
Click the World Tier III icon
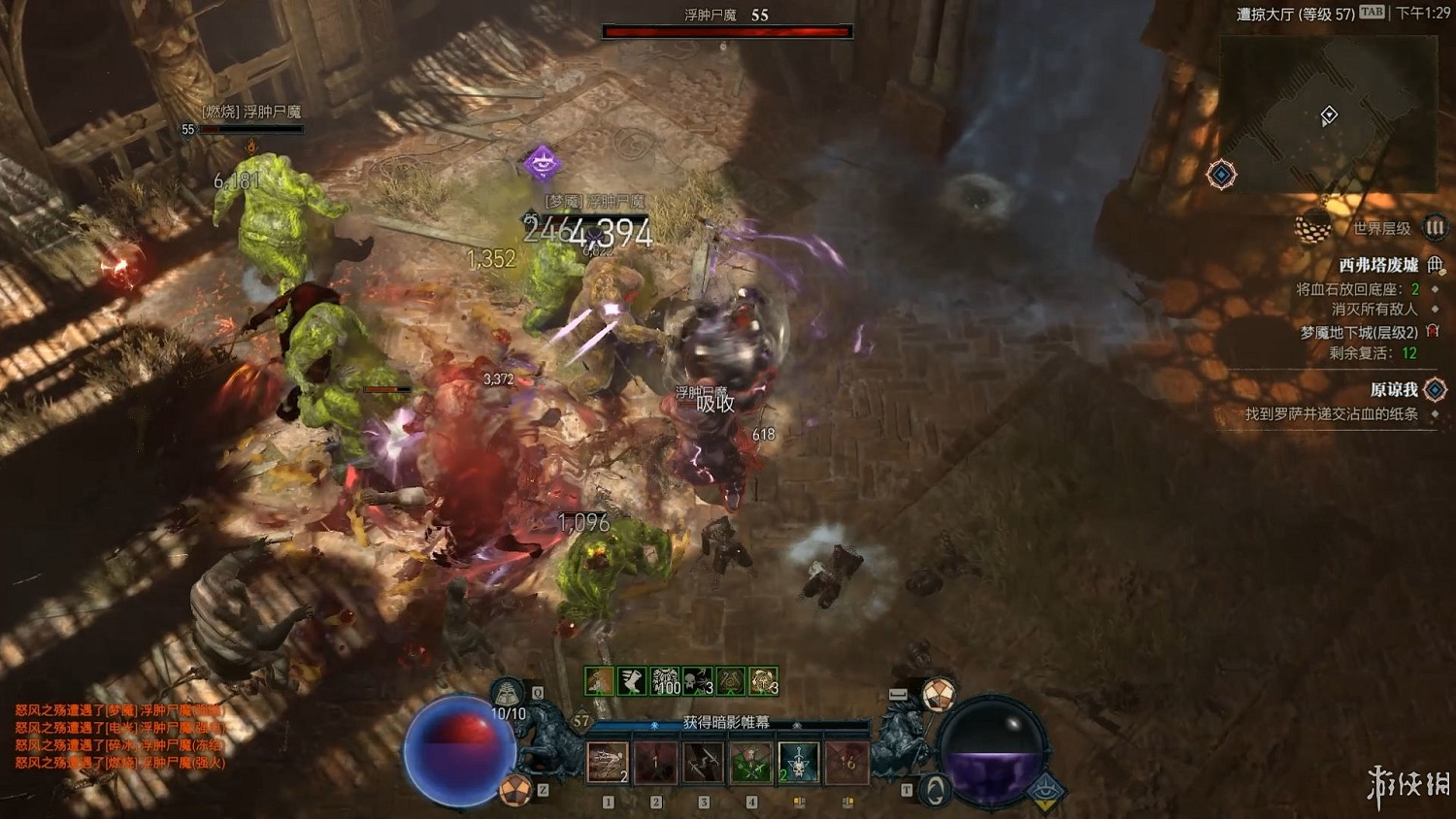point(1435,228)
